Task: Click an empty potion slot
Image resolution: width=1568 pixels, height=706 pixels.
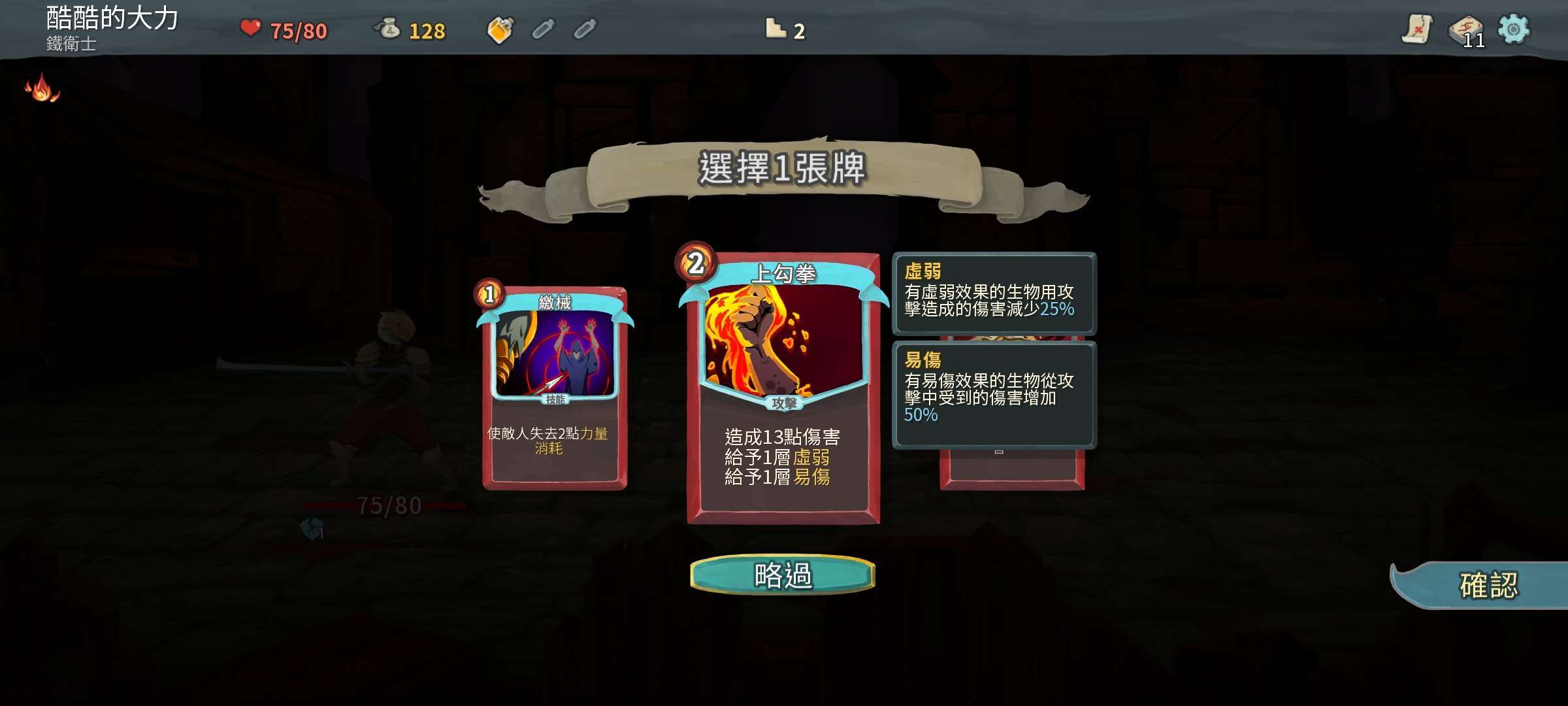Action: tap(542, 29)
